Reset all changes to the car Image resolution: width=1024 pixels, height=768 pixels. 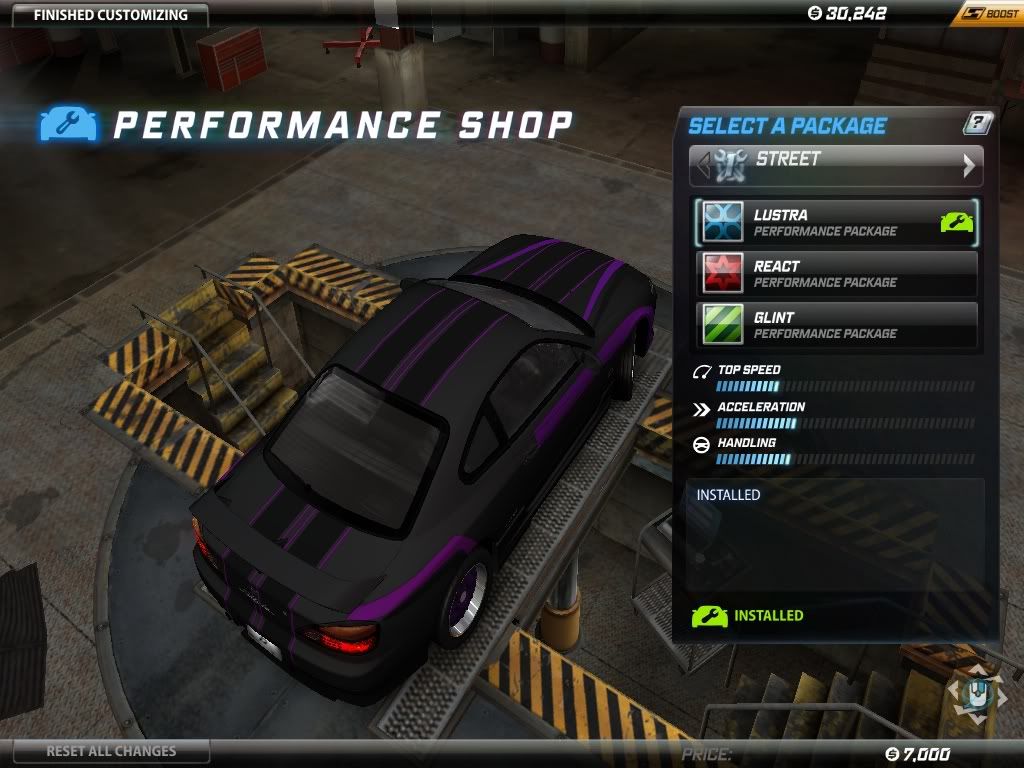pyautogui.click(x=111, y=751)
